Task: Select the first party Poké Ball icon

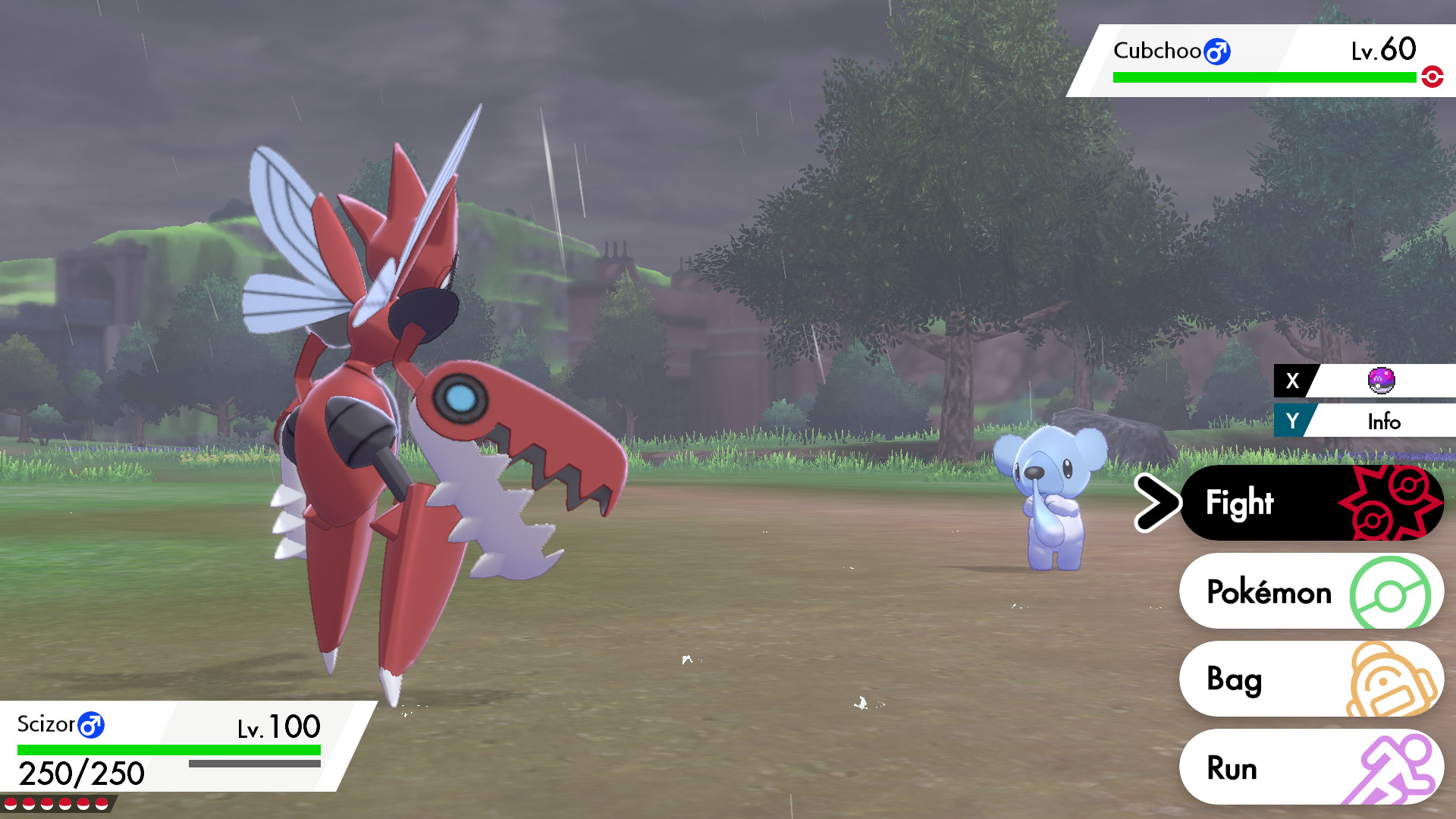Action: pos(11,804)
